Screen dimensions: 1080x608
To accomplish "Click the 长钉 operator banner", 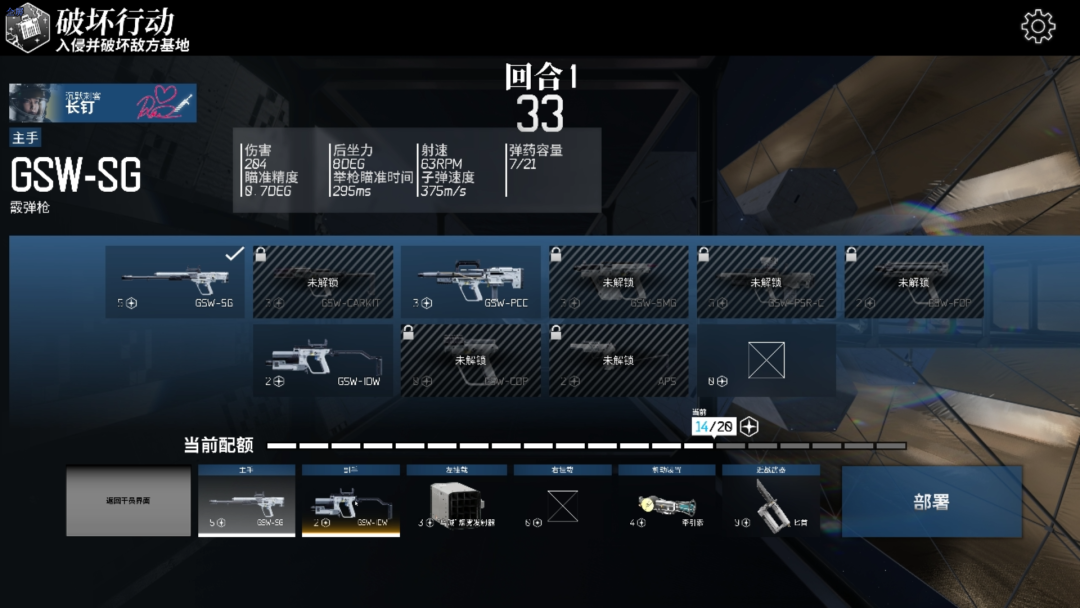I will [103, 103].
